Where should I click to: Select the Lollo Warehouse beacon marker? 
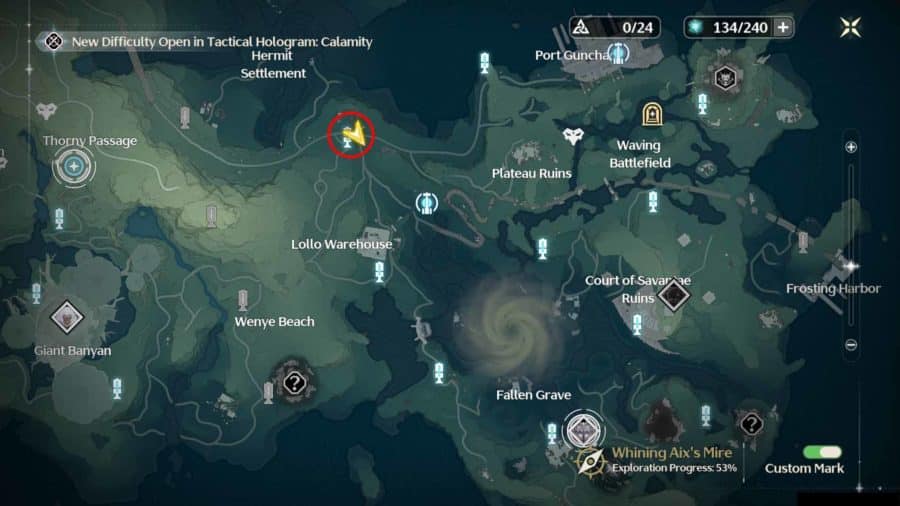coord(379,270)
